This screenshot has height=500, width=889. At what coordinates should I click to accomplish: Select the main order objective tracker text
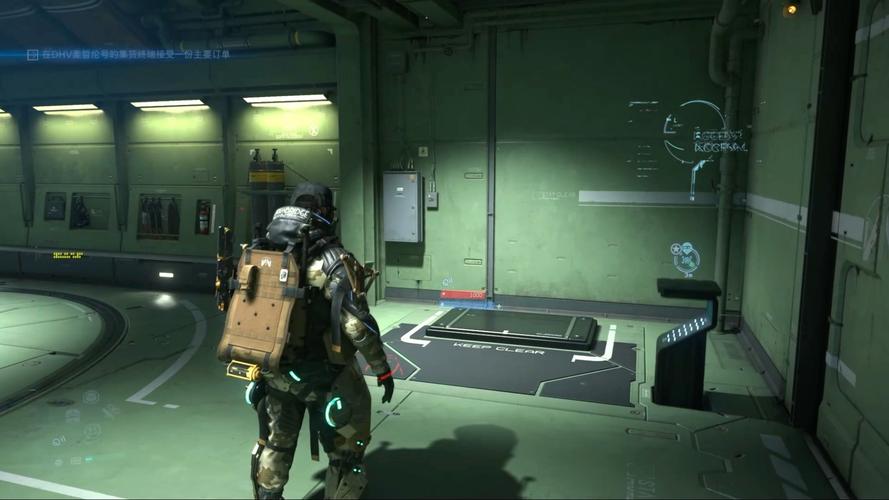click(x=135, y=54)
